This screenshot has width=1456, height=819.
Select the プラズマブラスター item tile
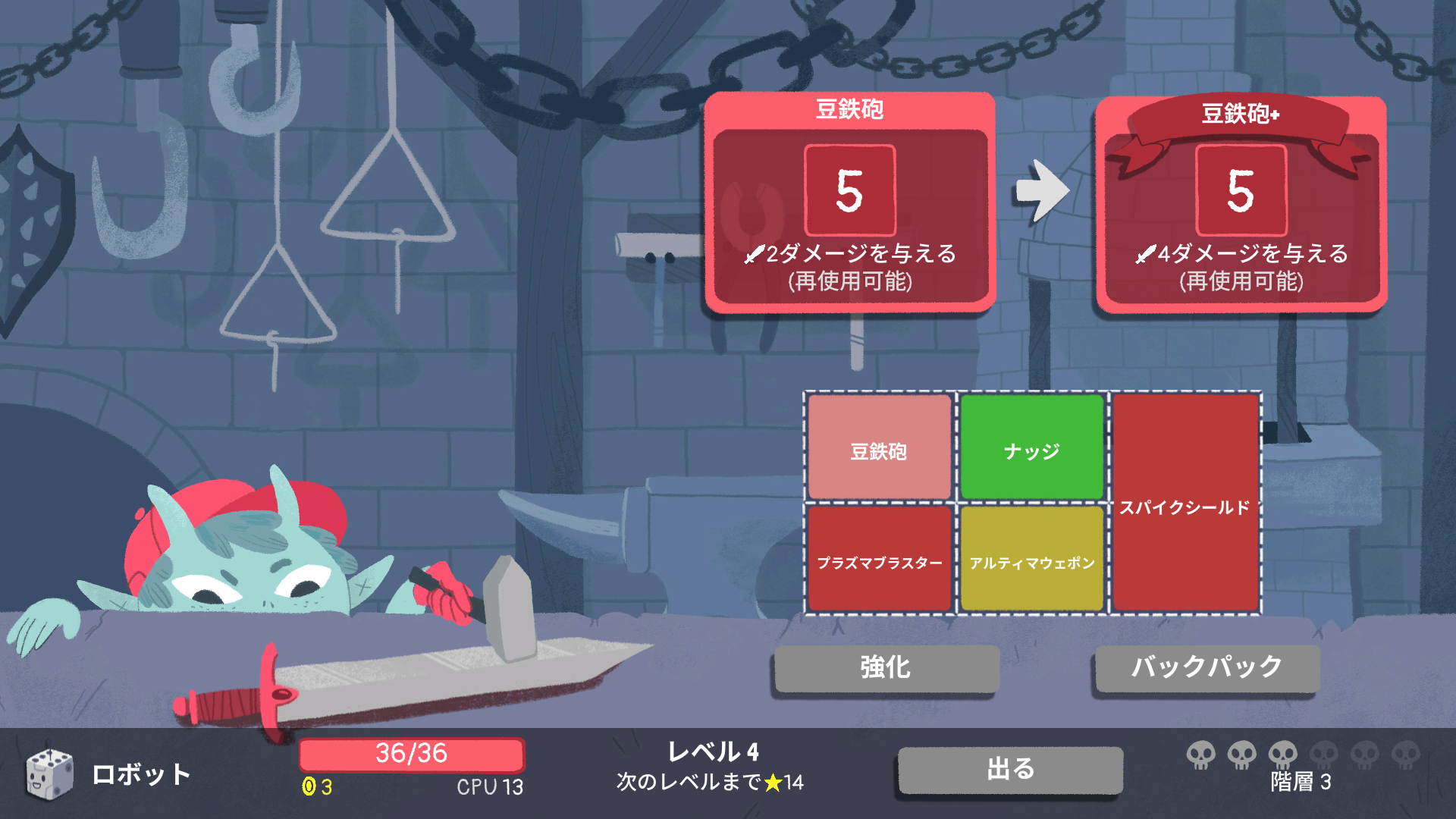pyautogui.click(x=878, y=559)
